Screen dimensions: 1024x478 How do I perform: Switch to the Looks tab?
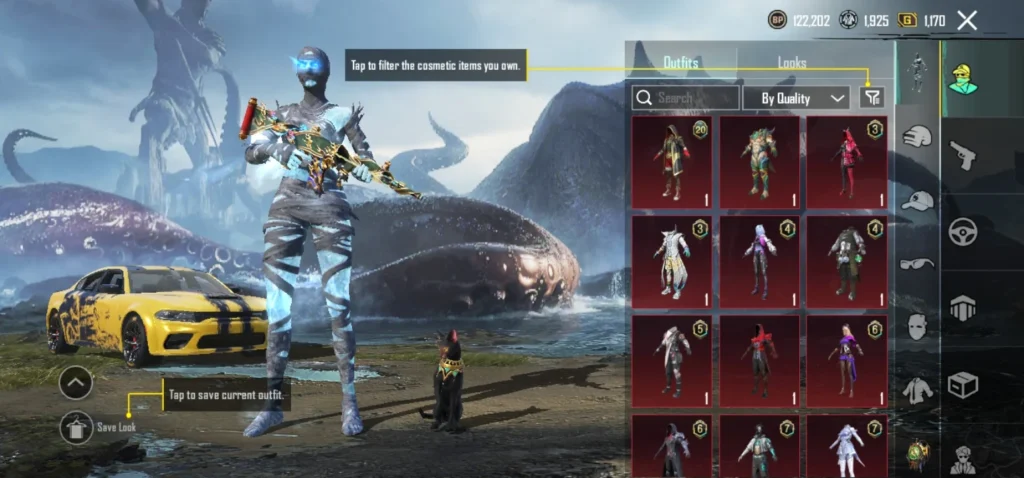792,62
